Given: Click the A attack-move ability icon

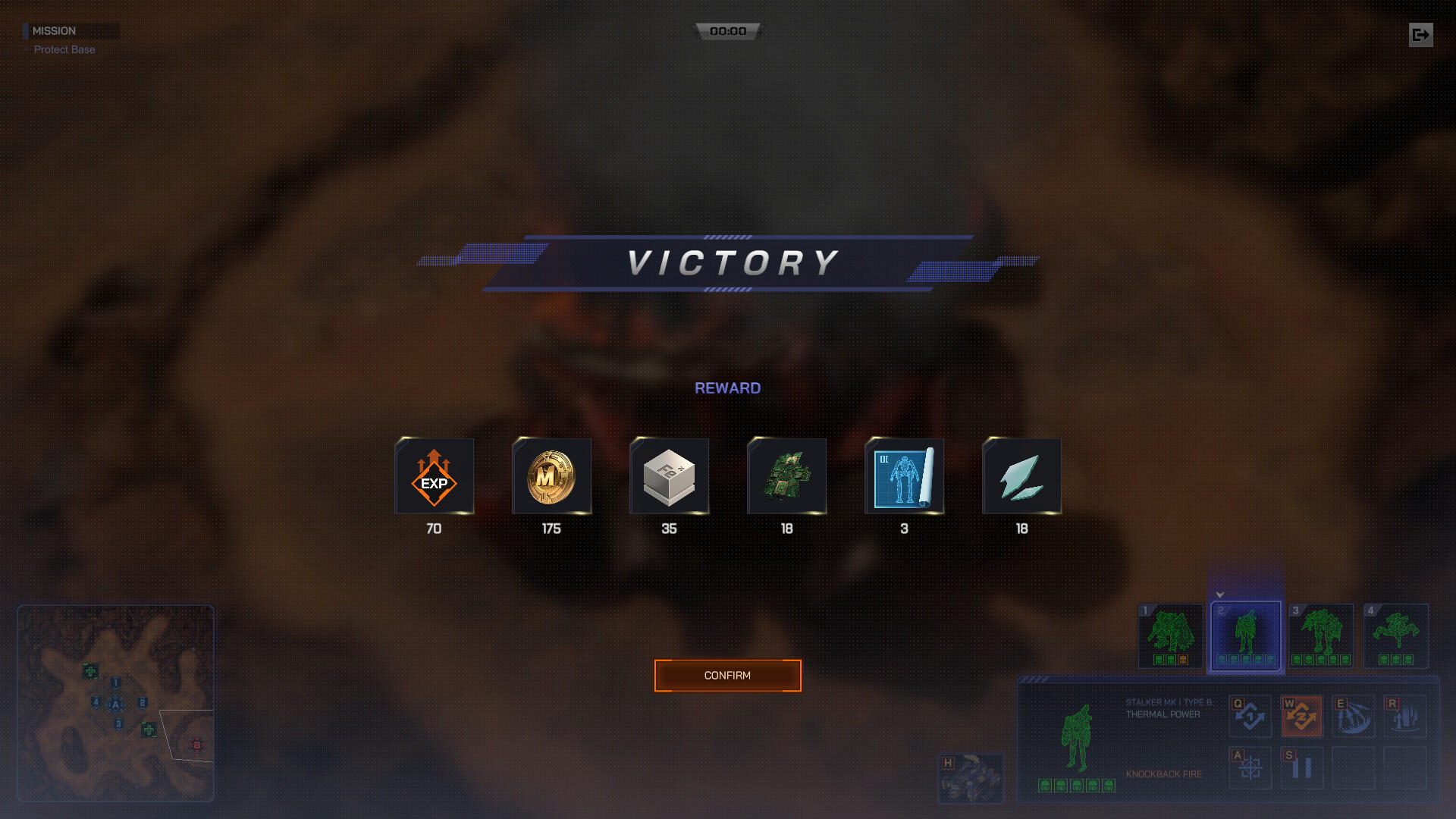Looking at the screenshot, I should click(x=1250, y=767).
